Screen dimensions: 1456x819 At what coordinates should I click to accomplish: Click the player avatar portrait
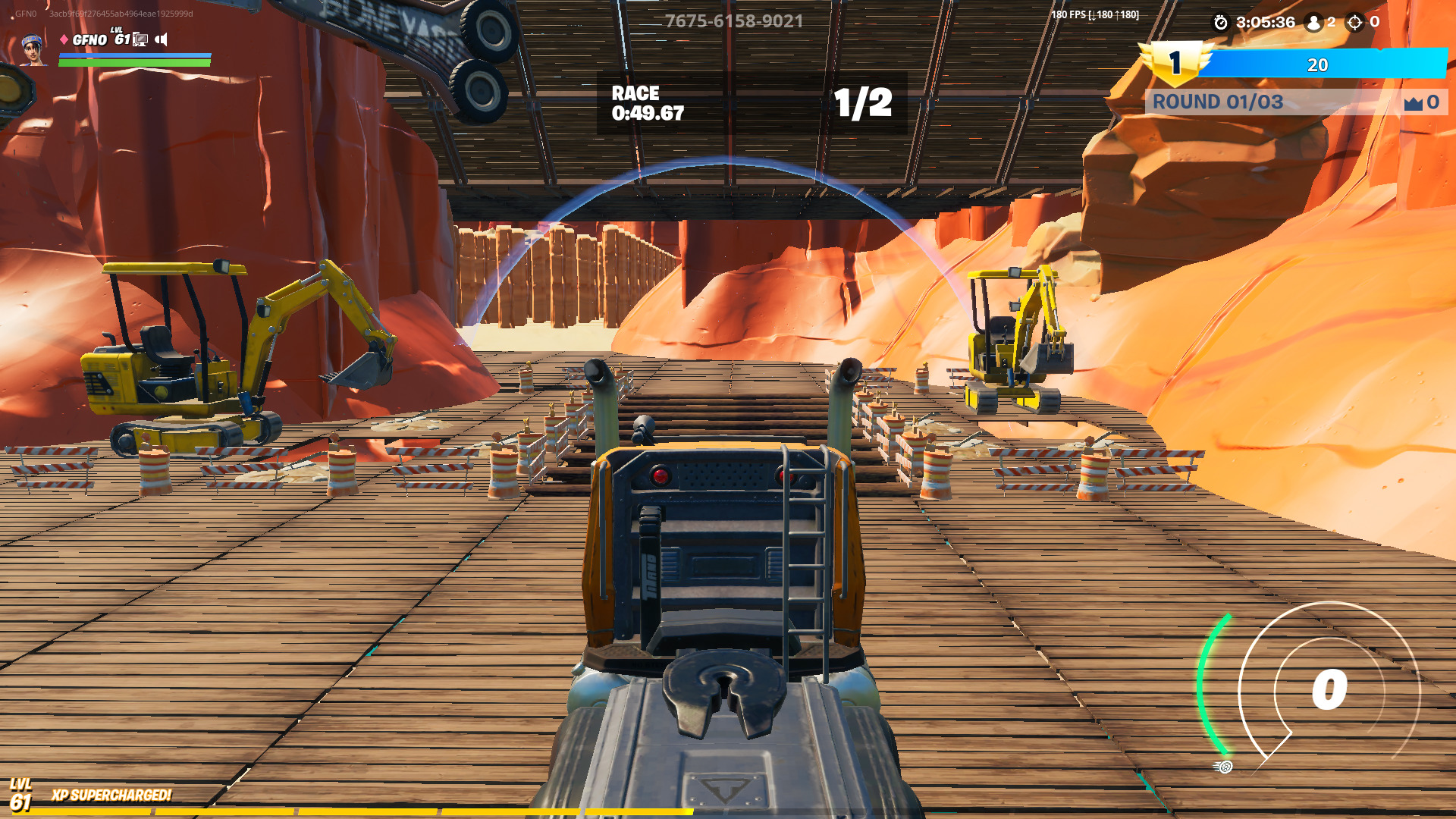point(32,50)
